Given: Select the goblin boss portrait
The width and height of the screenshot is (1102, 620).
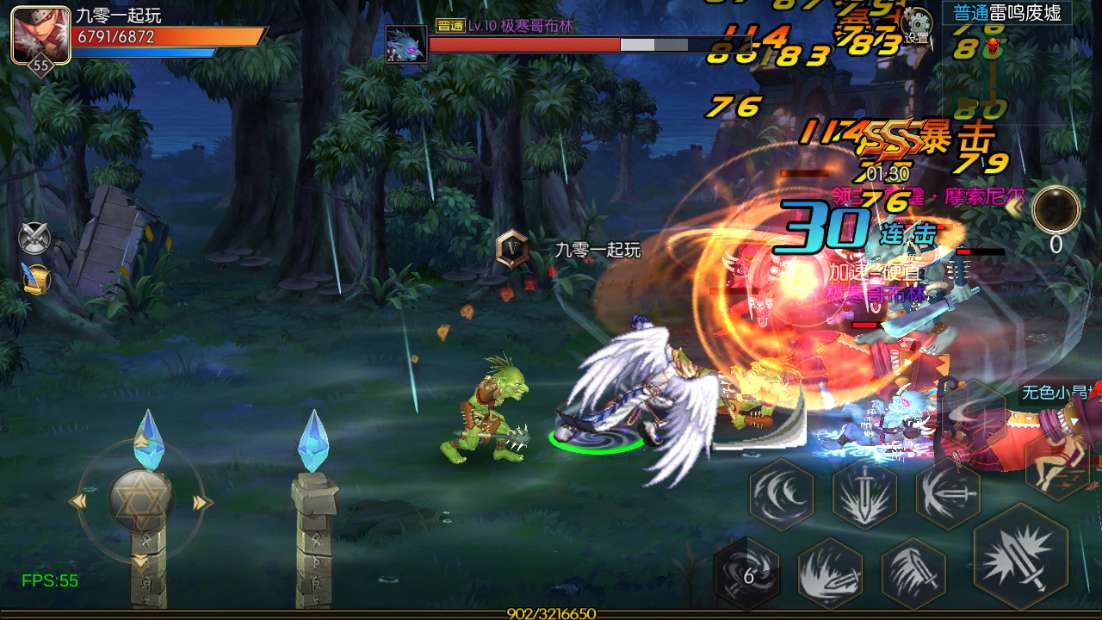Looking at the screenshot, I should pos(407,44).
